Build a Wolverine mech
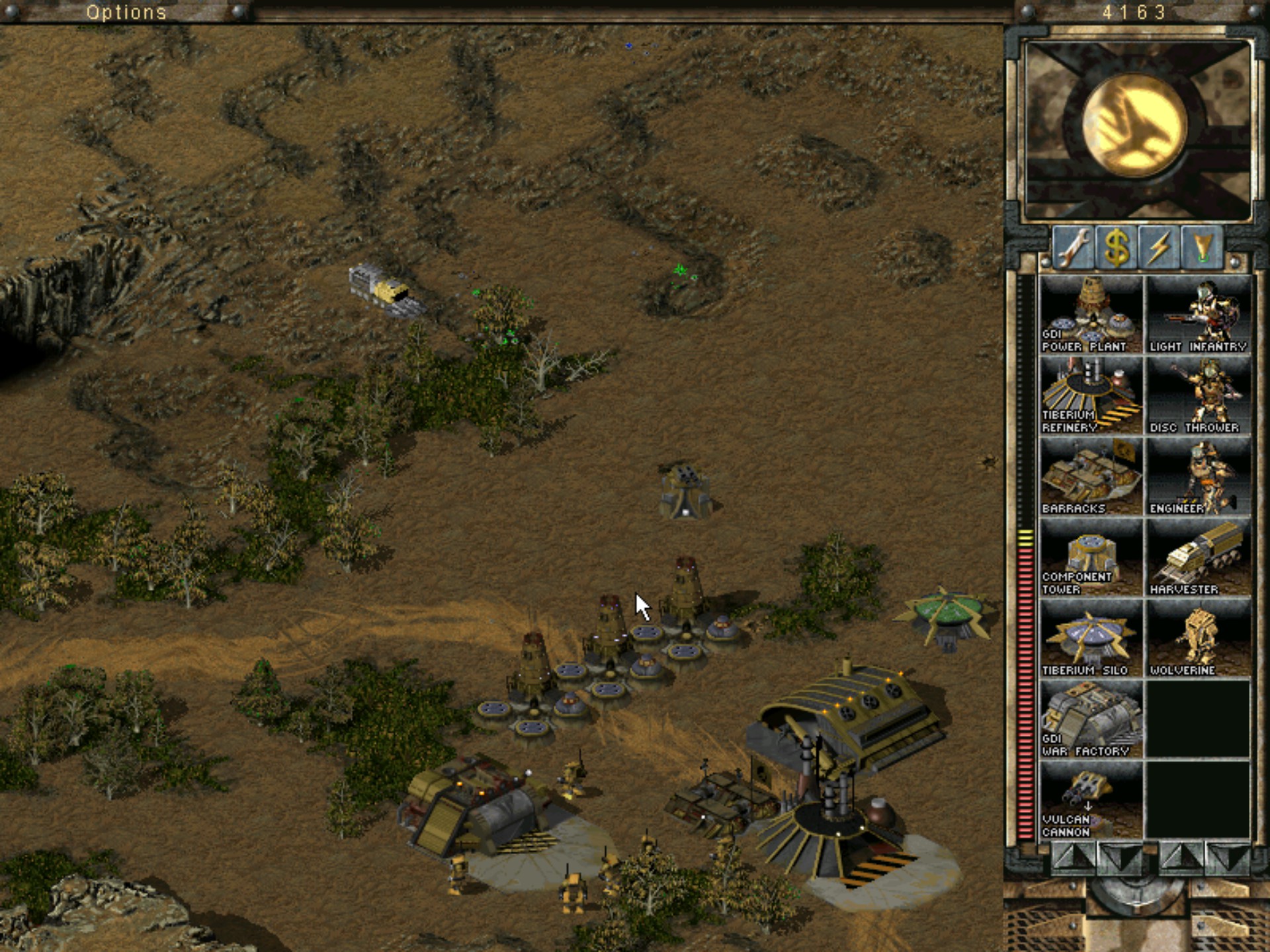Viewport: 1270px width, 952px height. click(x=1198, y=639)
